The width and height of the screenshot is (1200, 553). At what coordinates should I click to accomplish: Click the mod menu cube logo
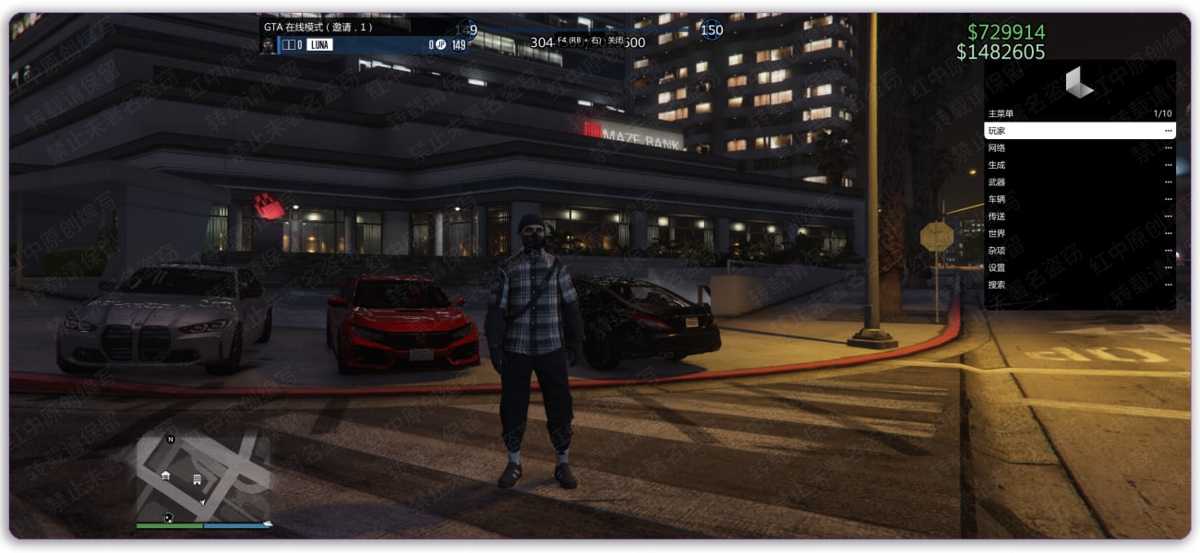(1079, 83)
